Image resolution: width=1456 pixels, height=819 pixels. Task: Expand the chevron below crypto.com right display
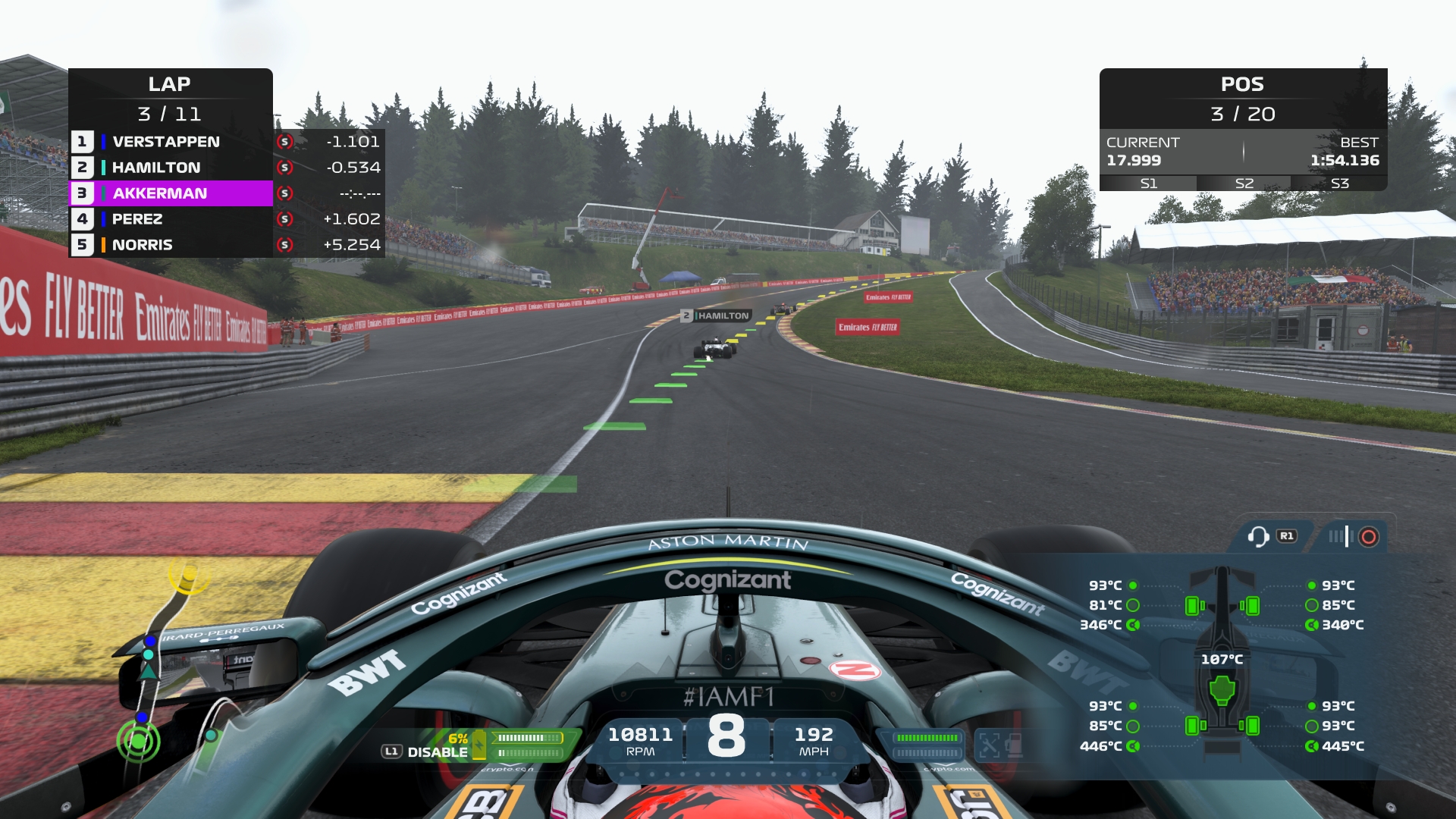pos(946,764)
